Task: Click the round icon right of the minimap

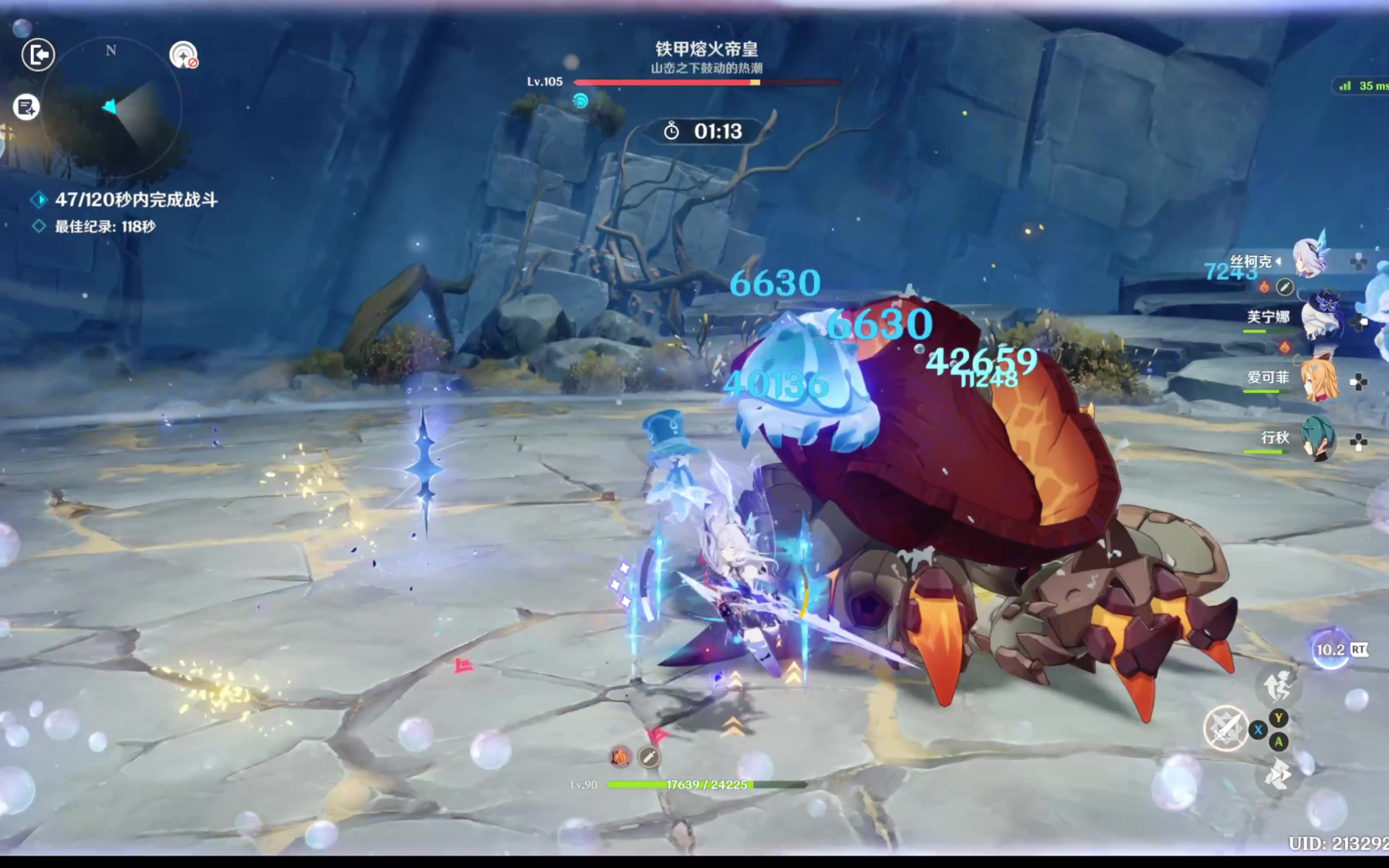Action: tap(183, 55)
